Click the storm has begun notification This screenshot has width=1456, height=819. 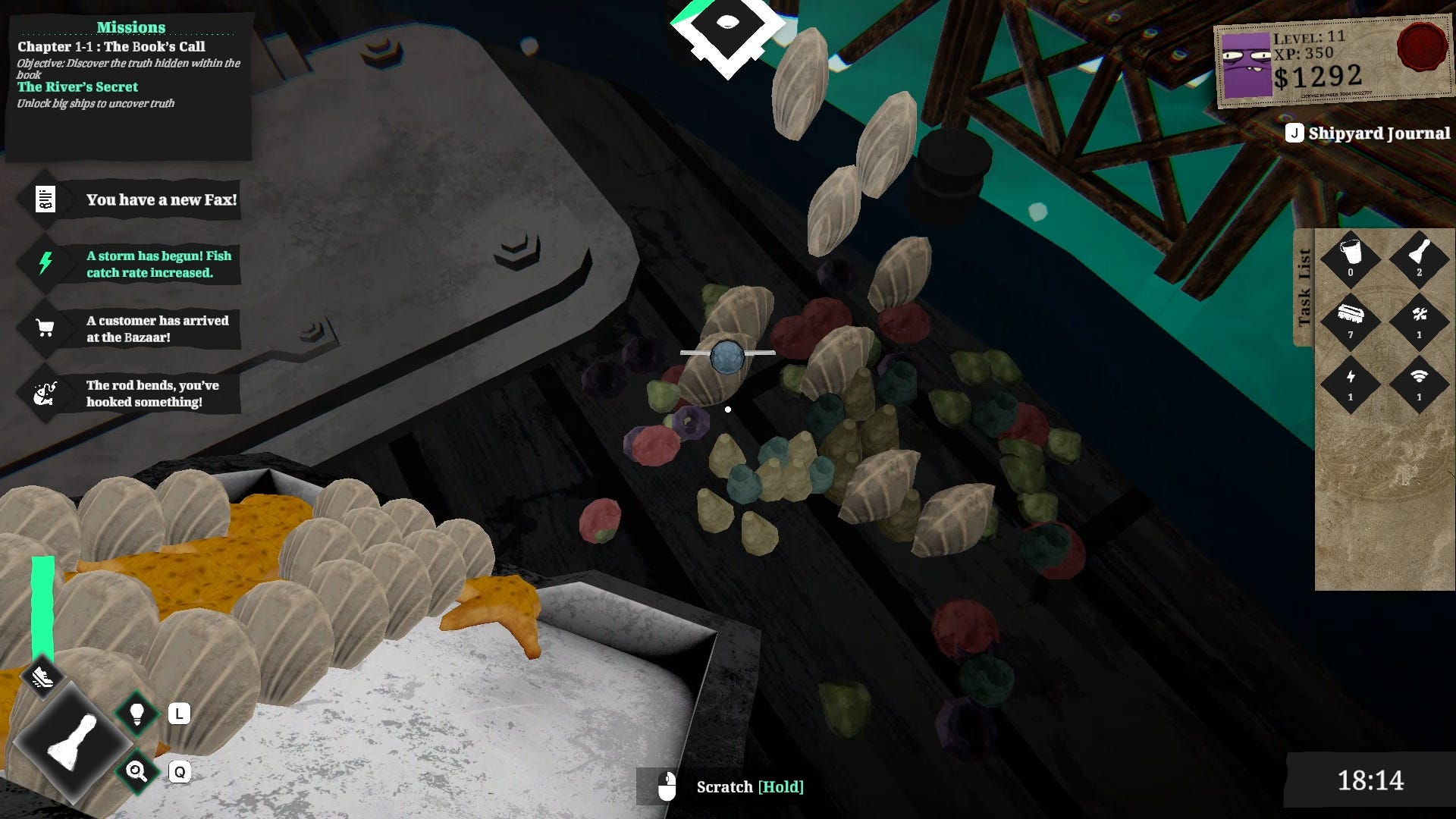coord(129,264)
